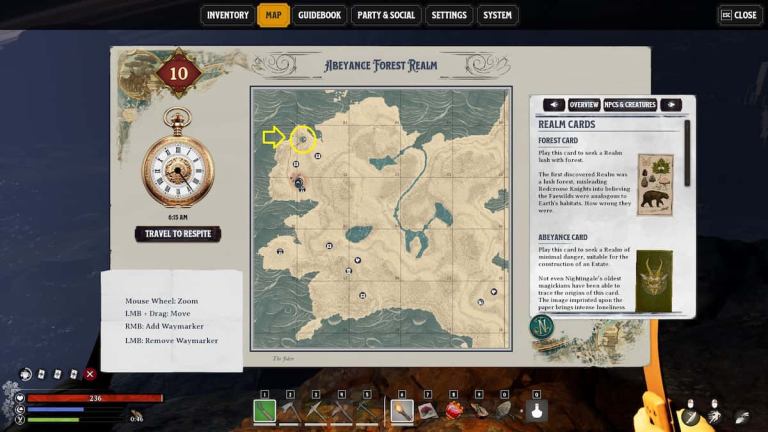Open the Inventory menu

227,15
